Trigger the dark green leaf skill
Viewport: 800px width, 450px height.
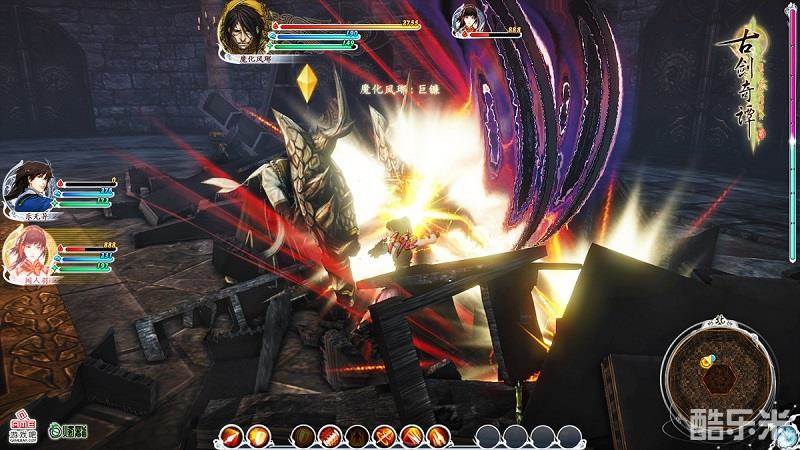304,436
